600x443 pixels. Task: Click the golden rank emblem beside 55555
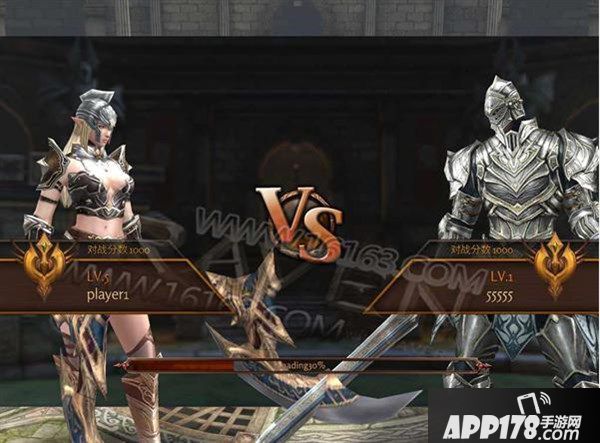pyautogui.click(x=559, y=267)
